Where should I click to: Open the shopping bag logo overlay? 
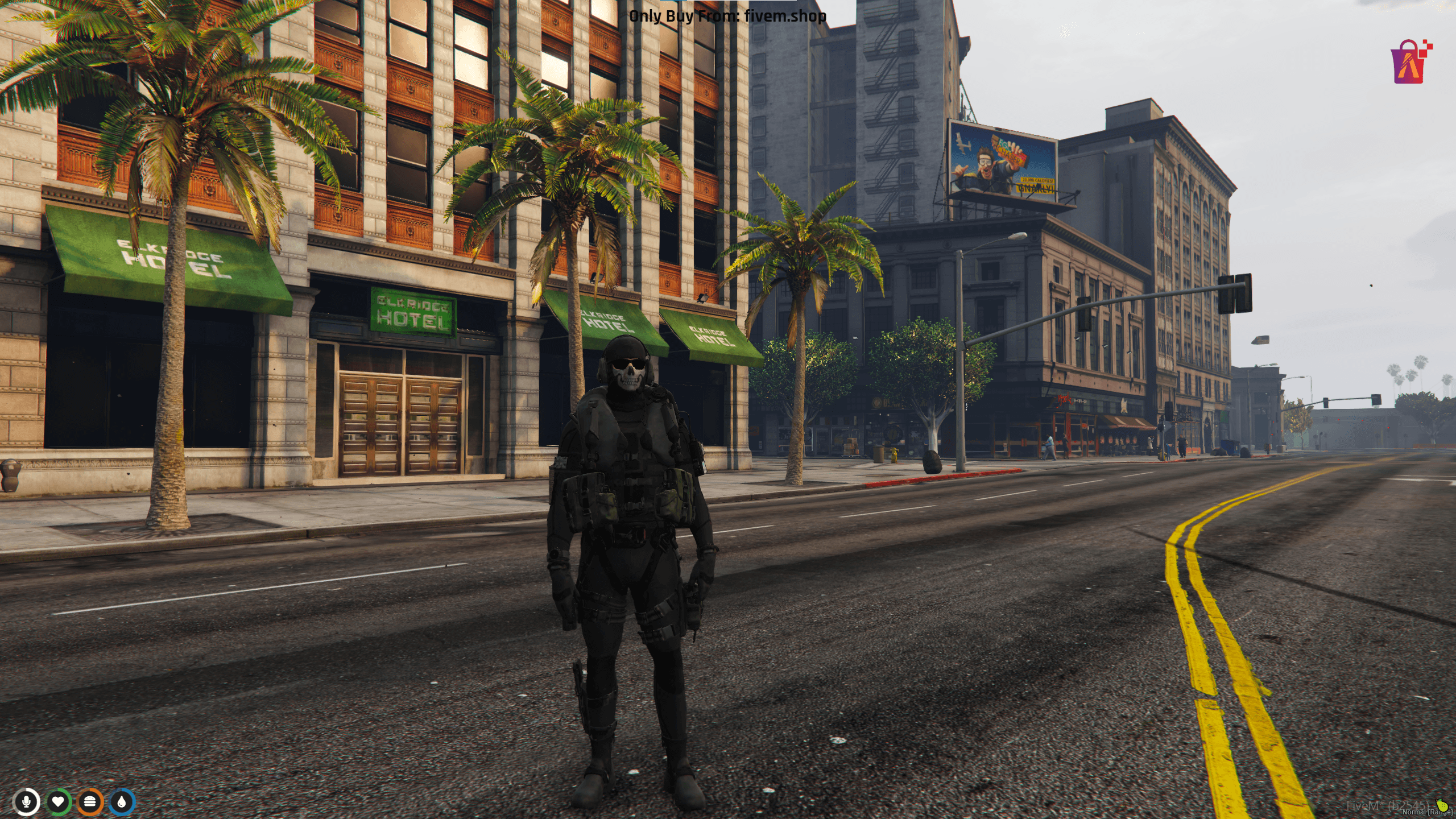pos(1410,63)
